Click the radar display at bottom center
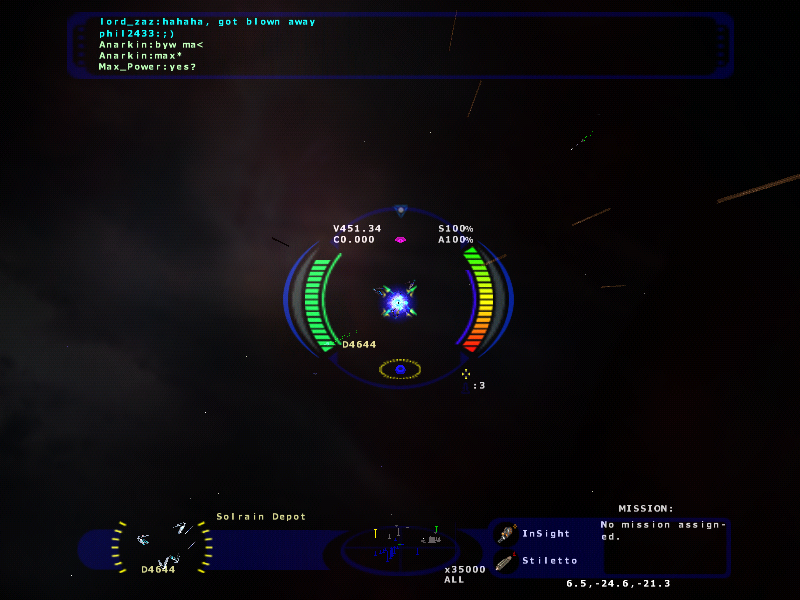 pos(399,548)
